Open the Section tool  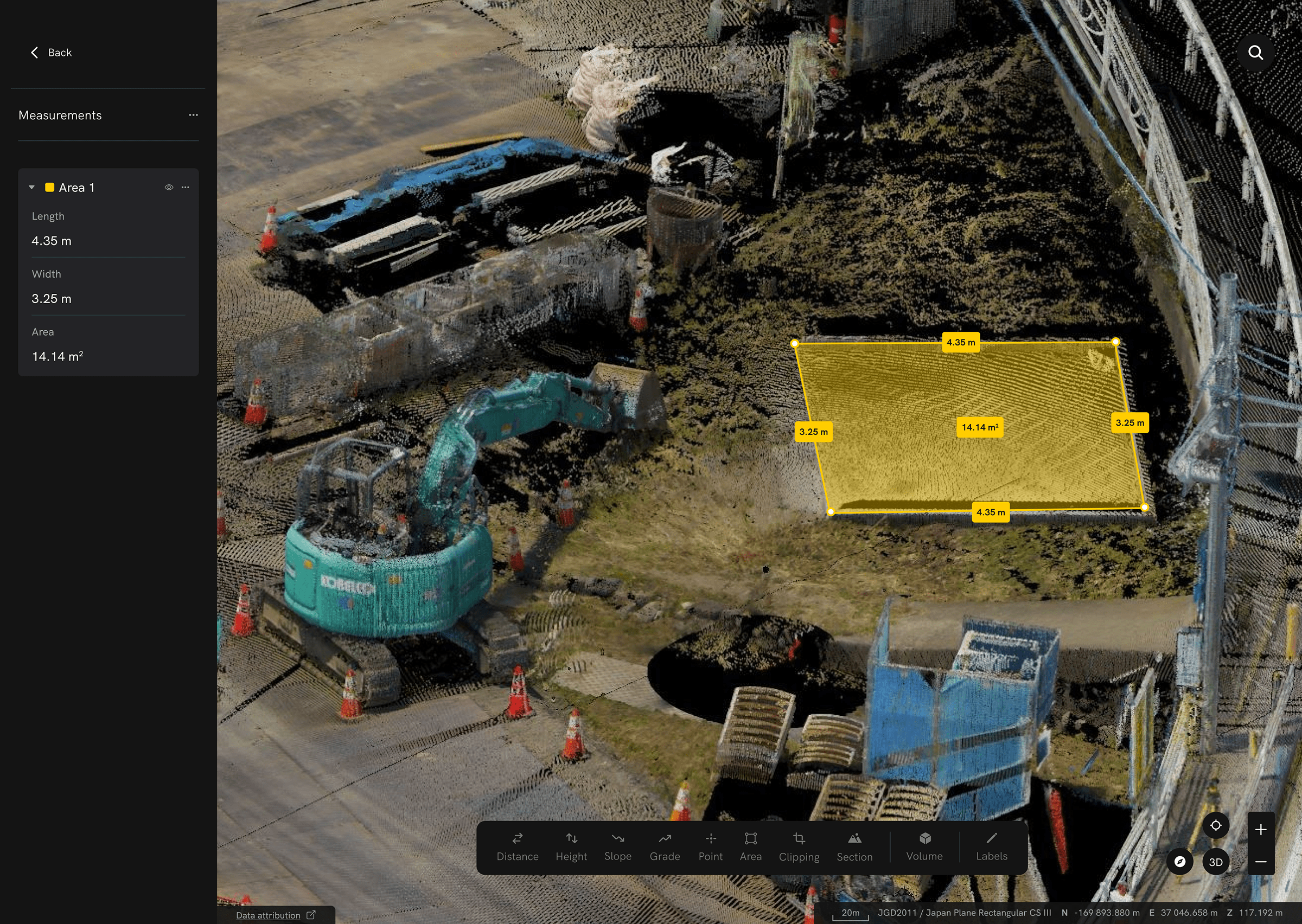(x=854, y=846)
